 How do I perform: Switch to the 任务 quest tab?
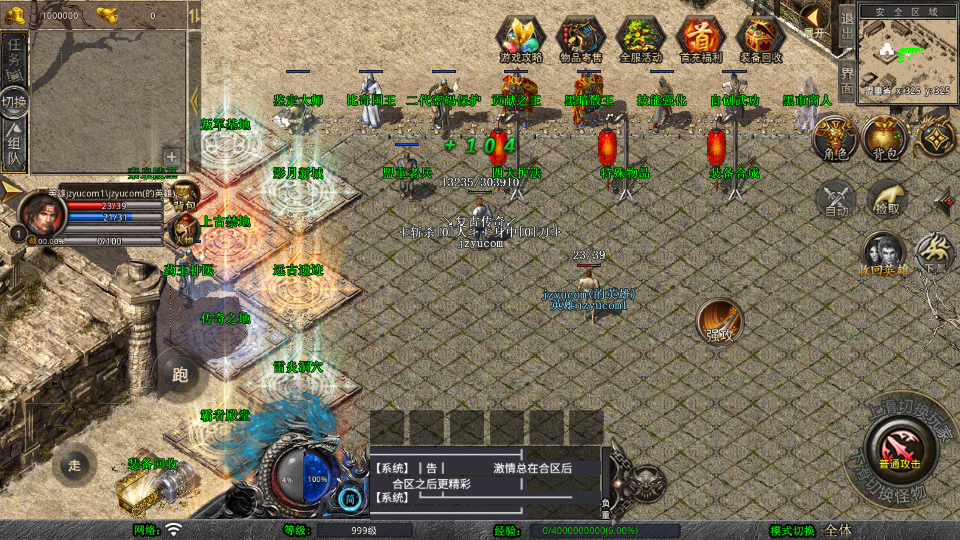point(14,55)
